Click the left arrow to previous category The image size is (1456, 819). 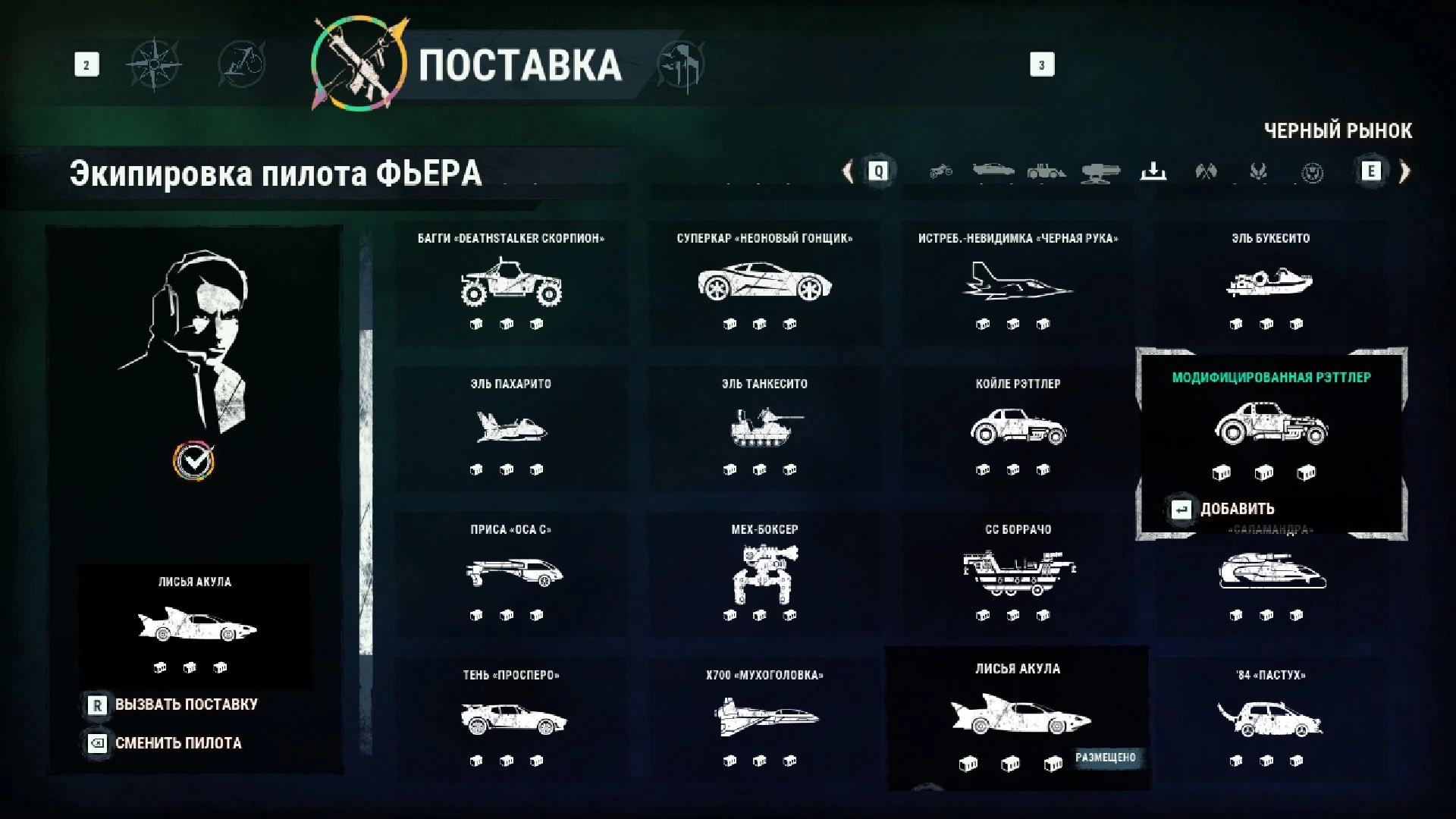pyautogui.click(x=847, y=172)
